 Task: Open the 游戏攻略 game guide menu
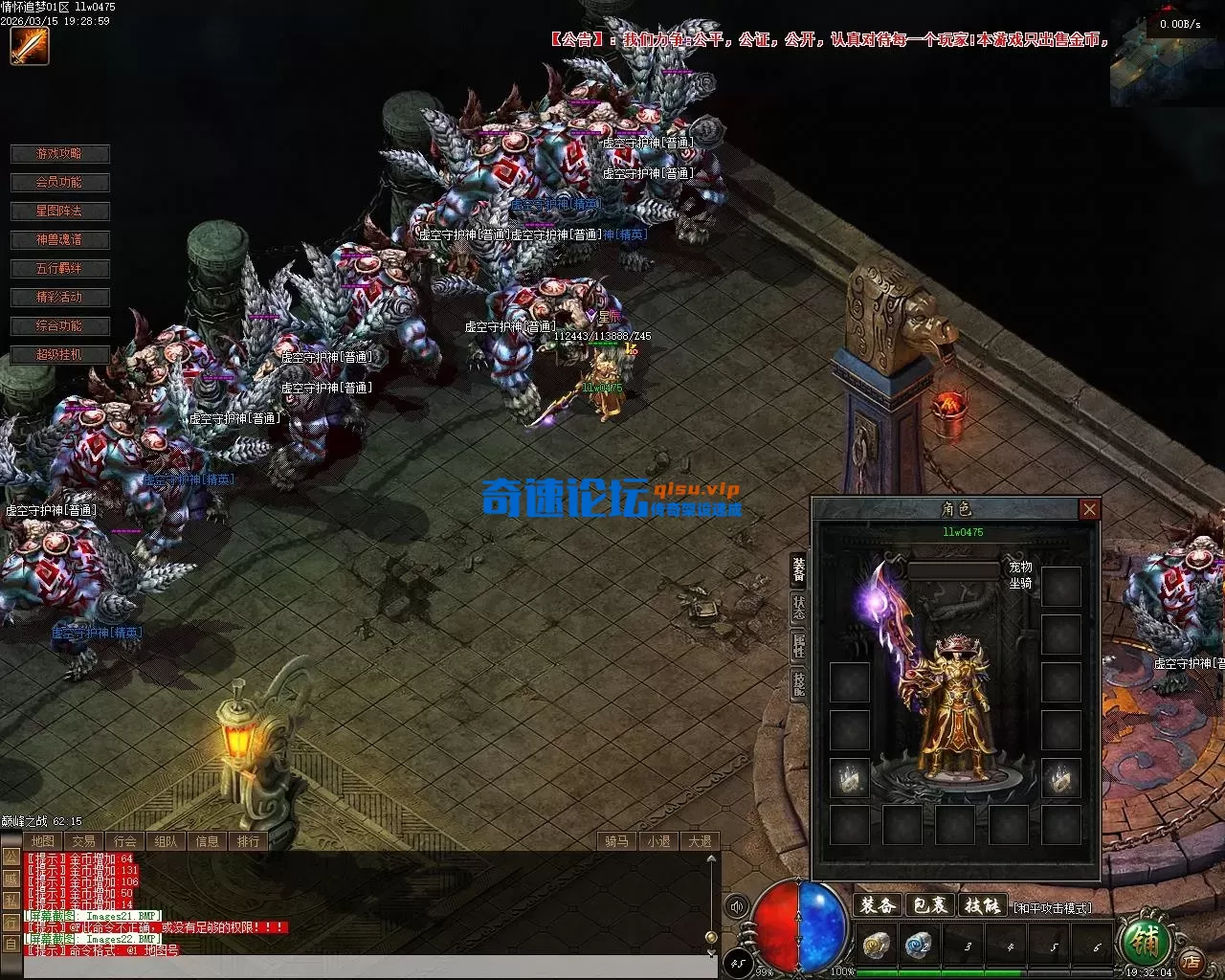(x=59, y=154)
